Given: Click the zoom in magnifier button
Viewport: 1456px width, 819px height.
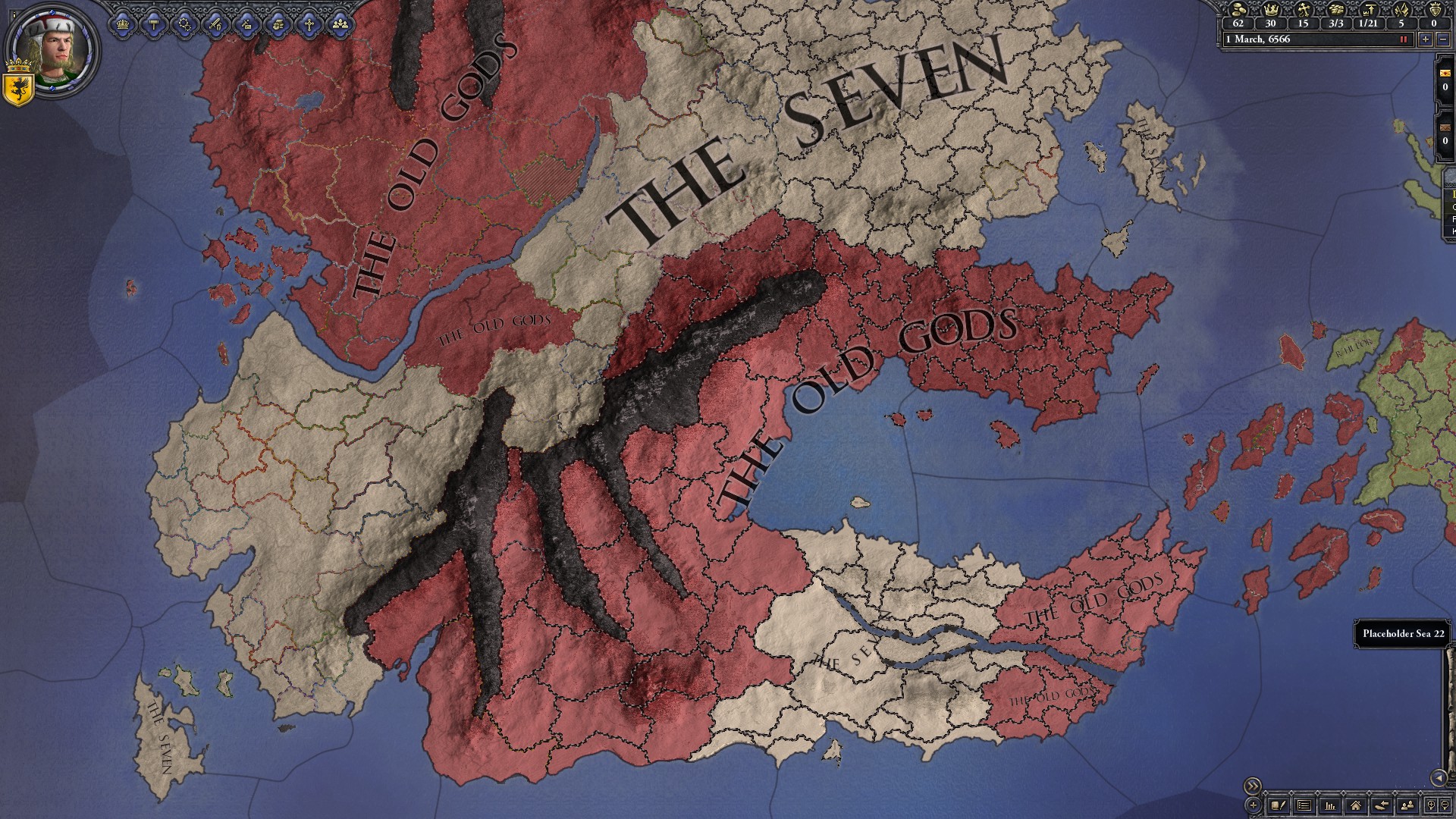Looking at the screenshot, I should pos(1431,805).
